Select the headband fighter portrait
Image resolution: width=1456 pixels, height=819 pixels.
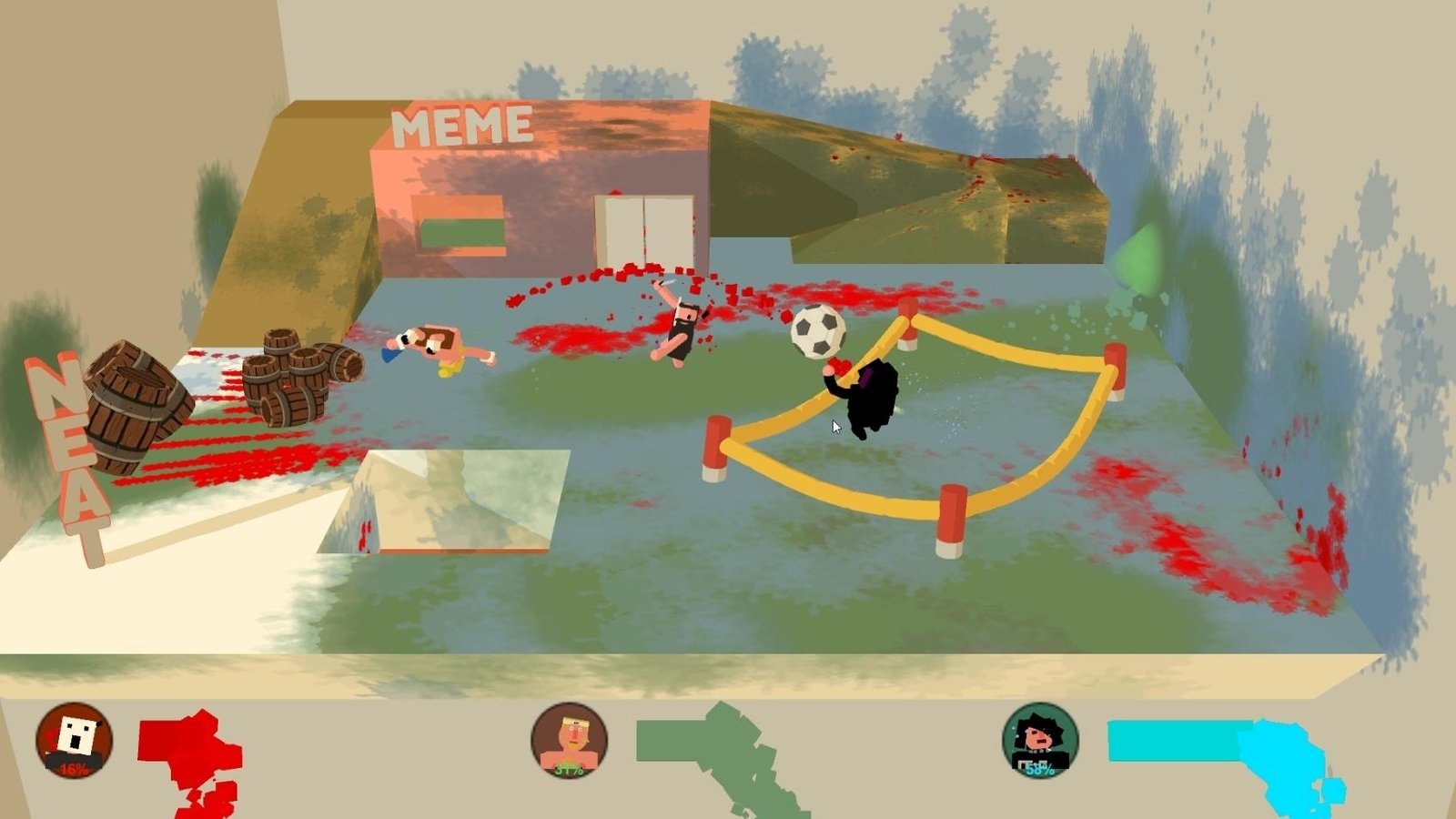click(x=569, y=740)
